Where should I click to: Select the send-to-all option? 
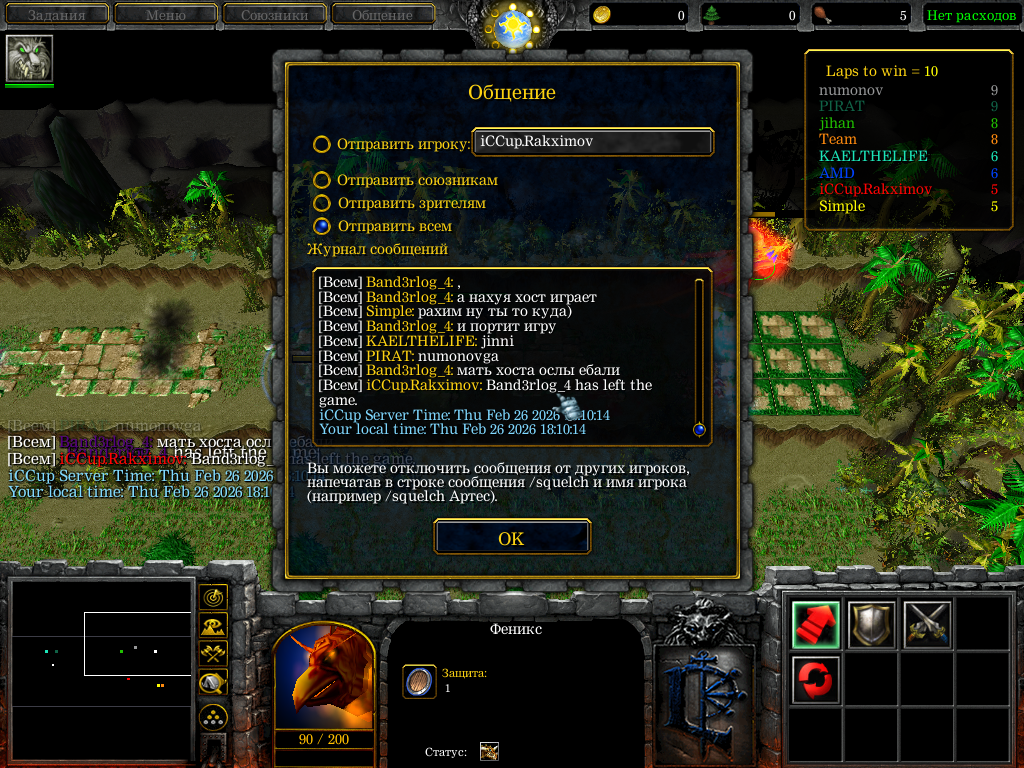321,226
